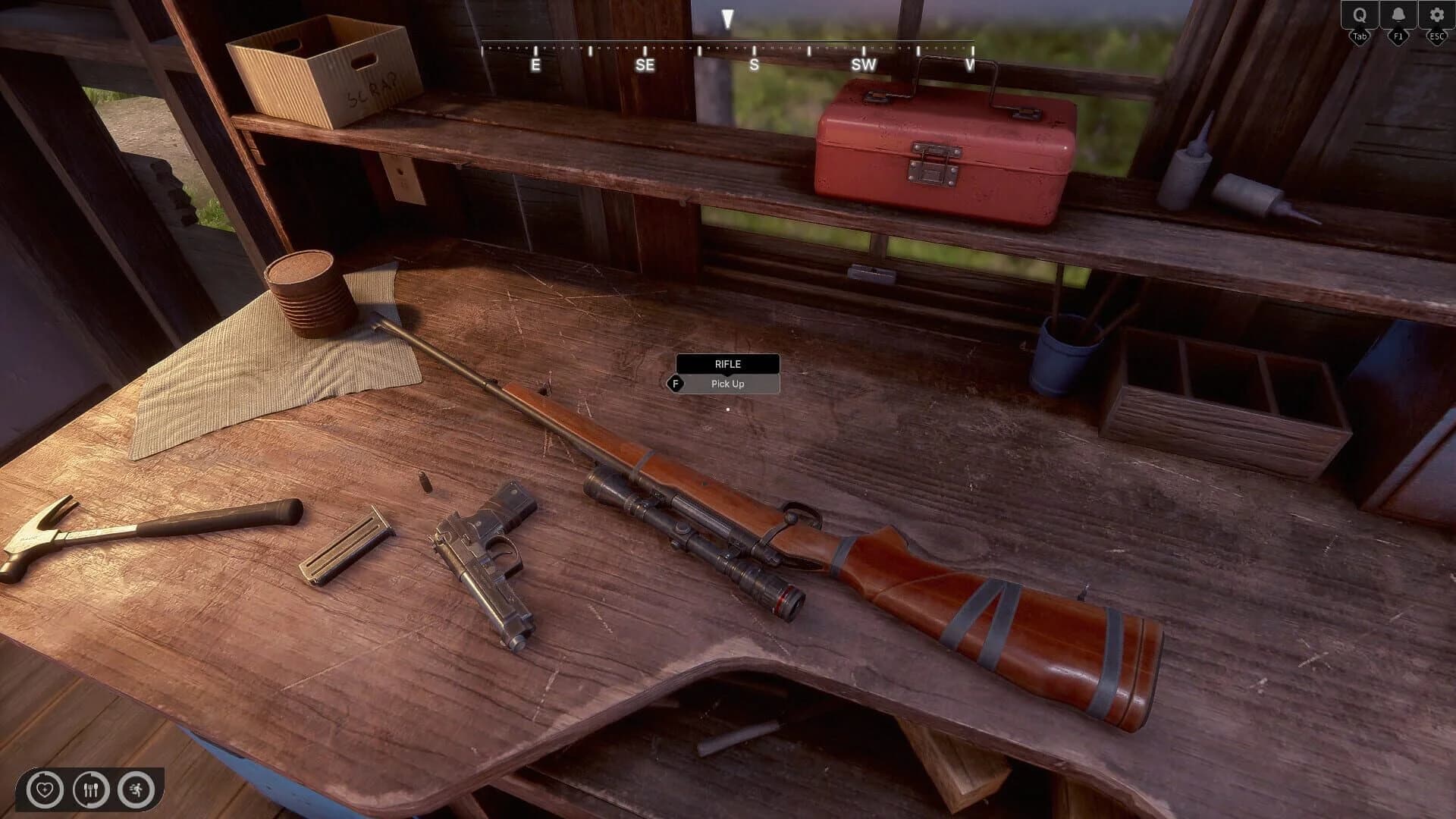Screen dimensions: 1456x819
Task: Click the RIFLE tooltip label
Action: point(727,364)
